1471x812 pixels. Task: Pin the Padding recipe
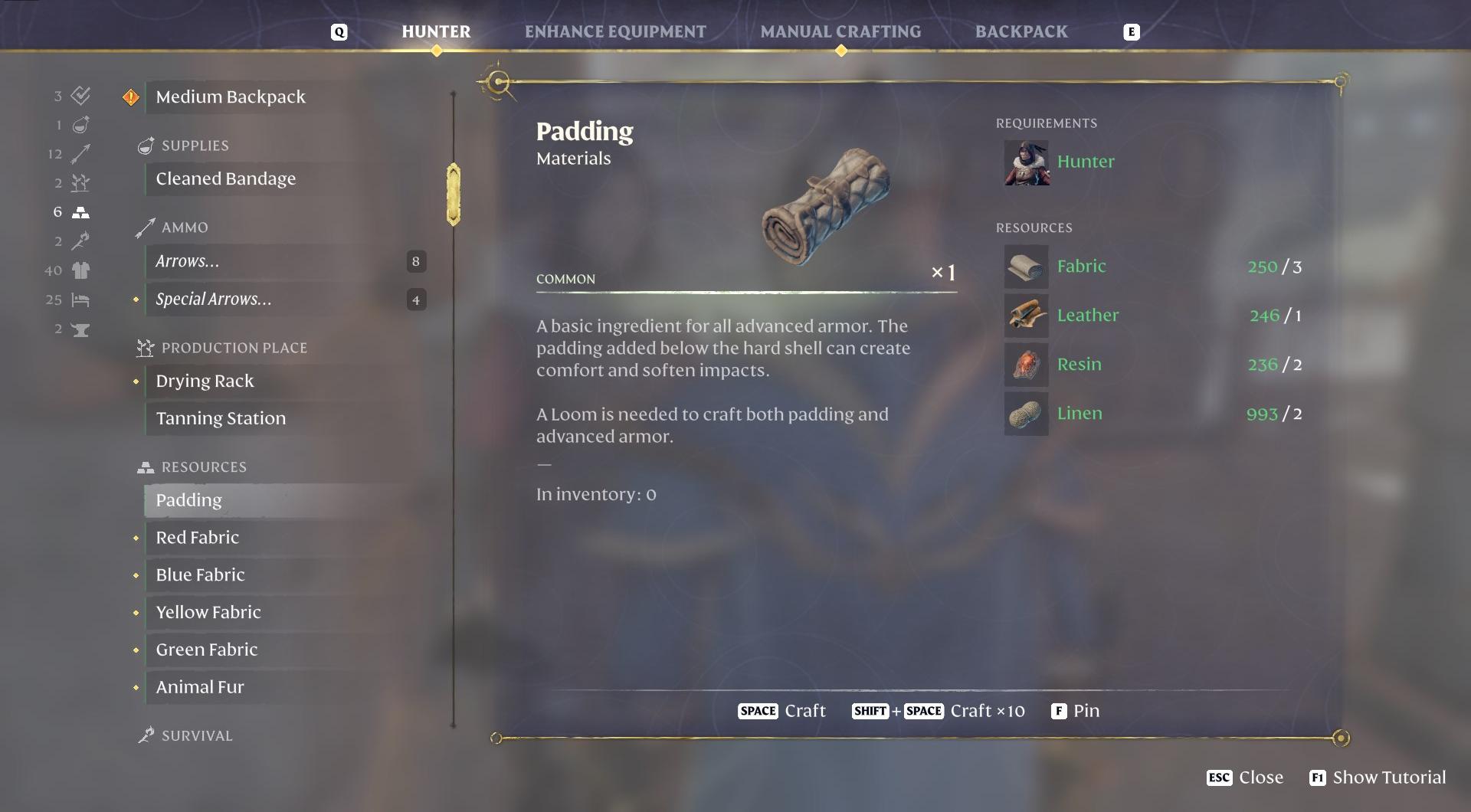(x=1076, y=711)
